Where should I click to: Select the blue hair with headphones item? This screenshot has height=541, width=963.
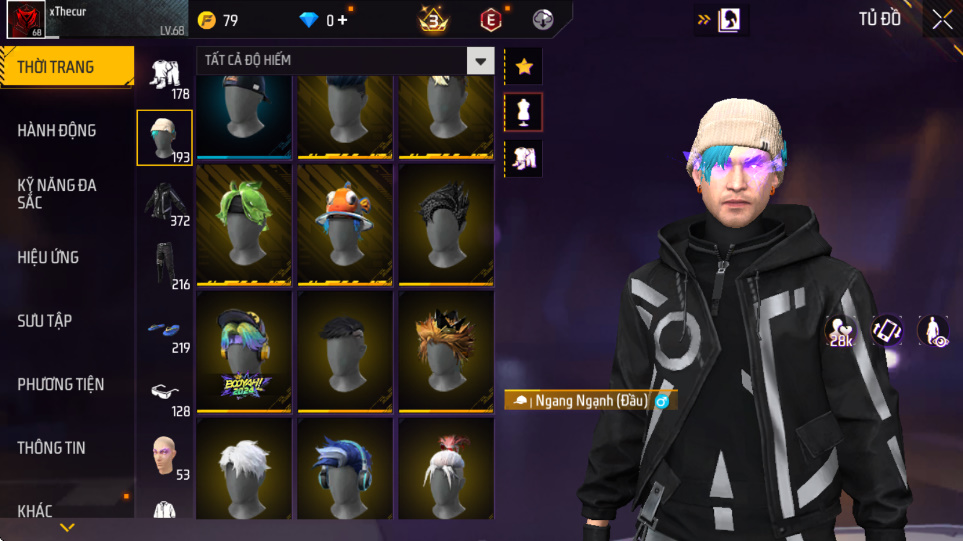coord(345,470)
